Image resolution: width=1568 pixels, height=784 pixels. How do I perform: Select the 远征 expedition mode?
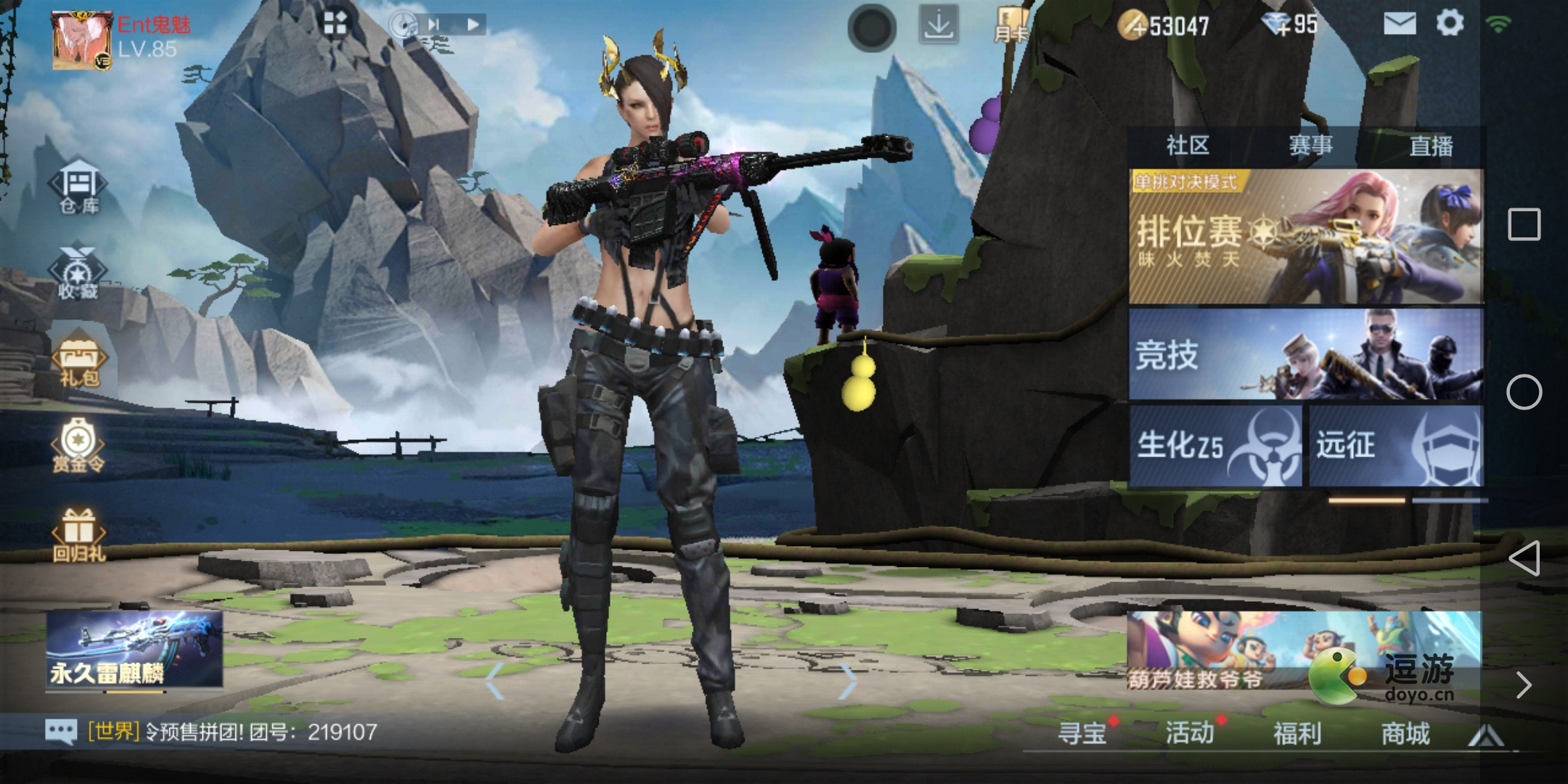pyautogui.click(x=1395, y=446)
